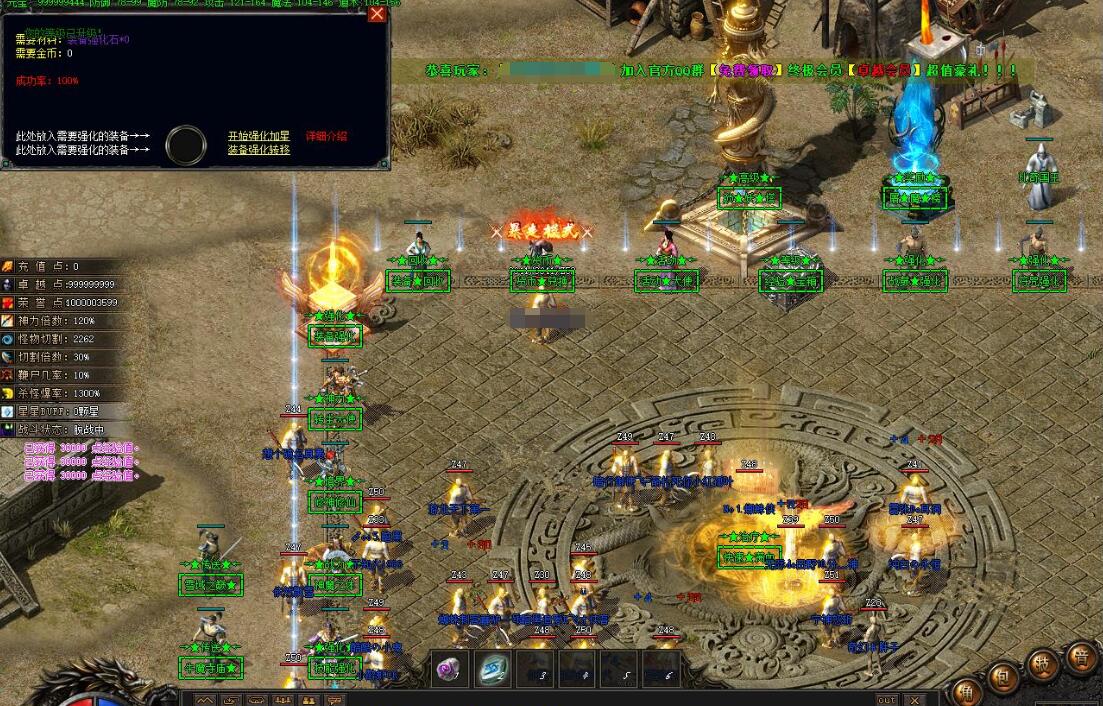This screenshot has height=706, width=1103.
Task: Use the blue scroll item in hotbar slot 2
Action: click(493, 668)
